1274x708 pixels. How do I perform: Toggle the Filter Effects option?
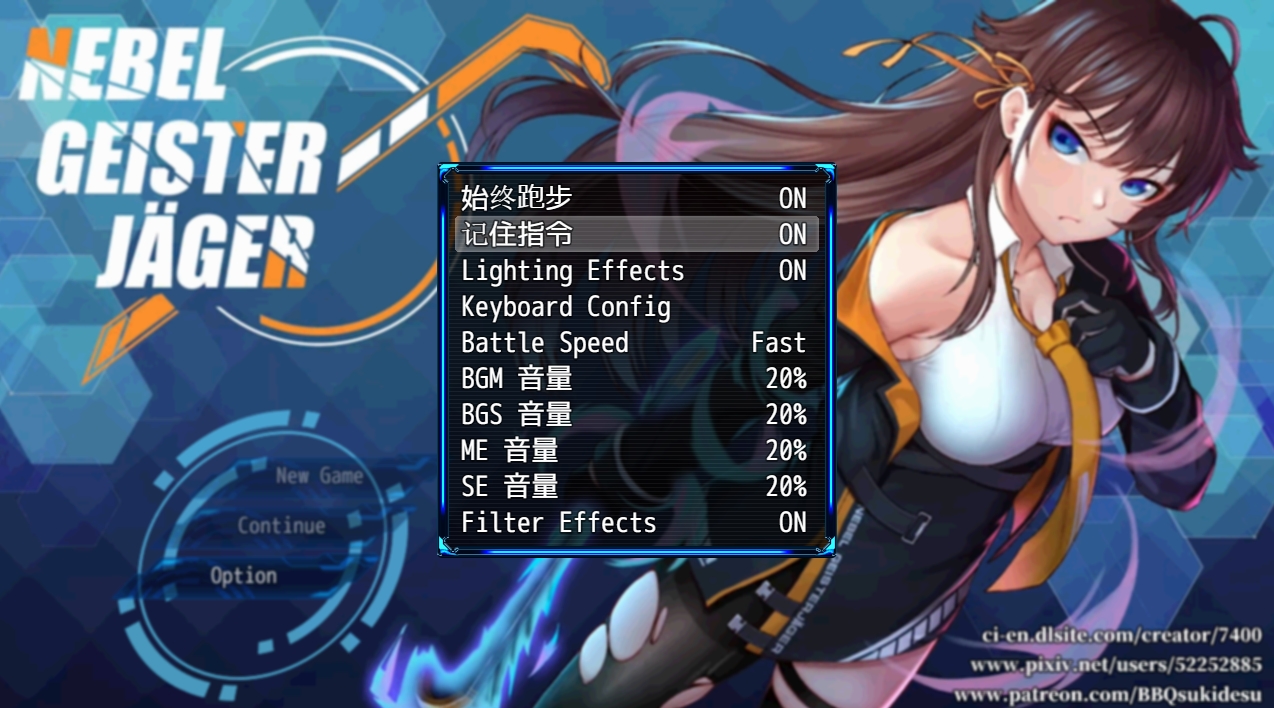pyautogui.click(x=636, y=522)
